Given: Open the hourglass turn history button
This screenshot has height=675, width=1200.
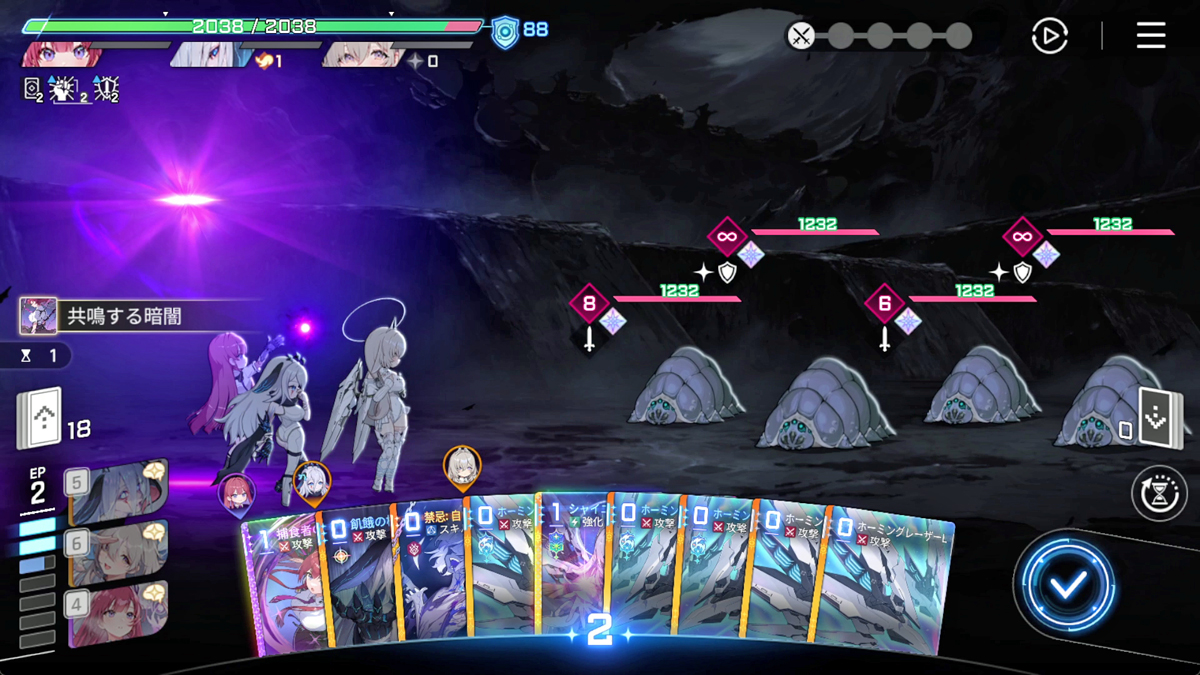Looking at the screenshot, I should pyautogui.click(x=1159, y=493).
